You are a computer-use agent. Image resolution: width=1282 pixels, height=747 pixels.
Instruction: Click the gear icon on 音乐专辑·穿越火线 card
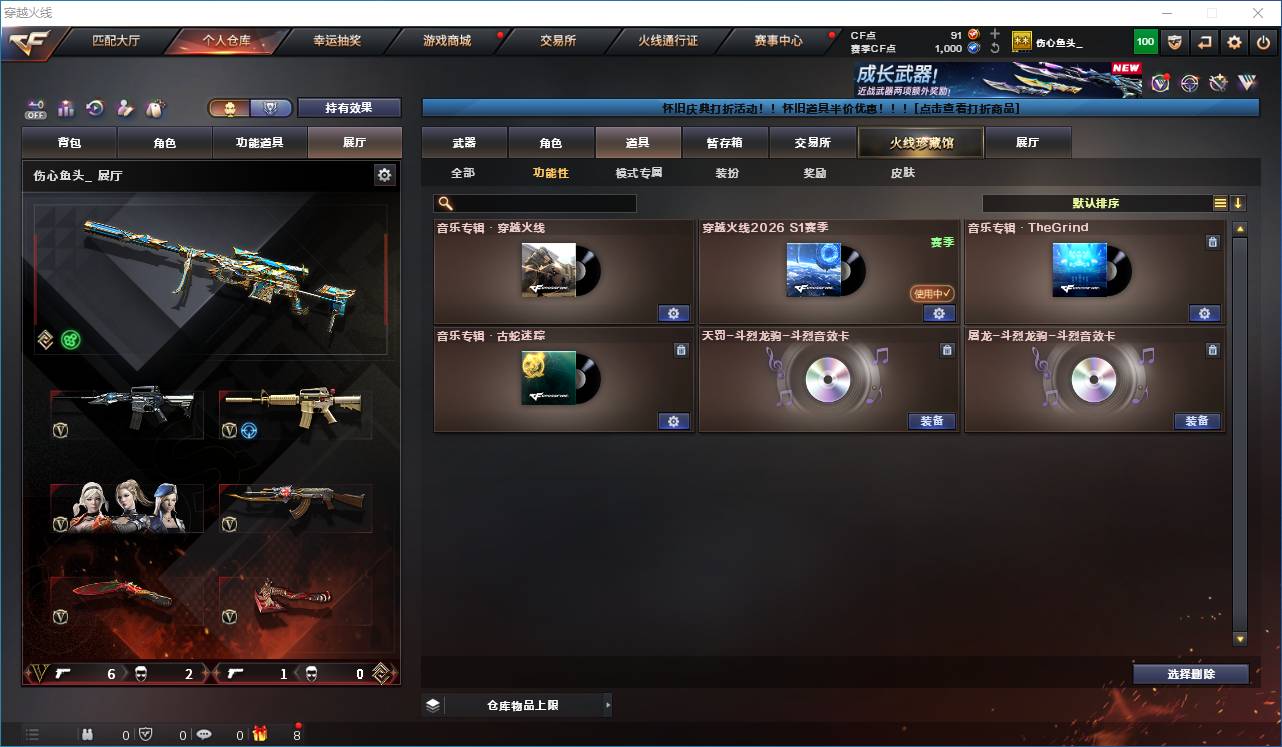click(673, 313)
